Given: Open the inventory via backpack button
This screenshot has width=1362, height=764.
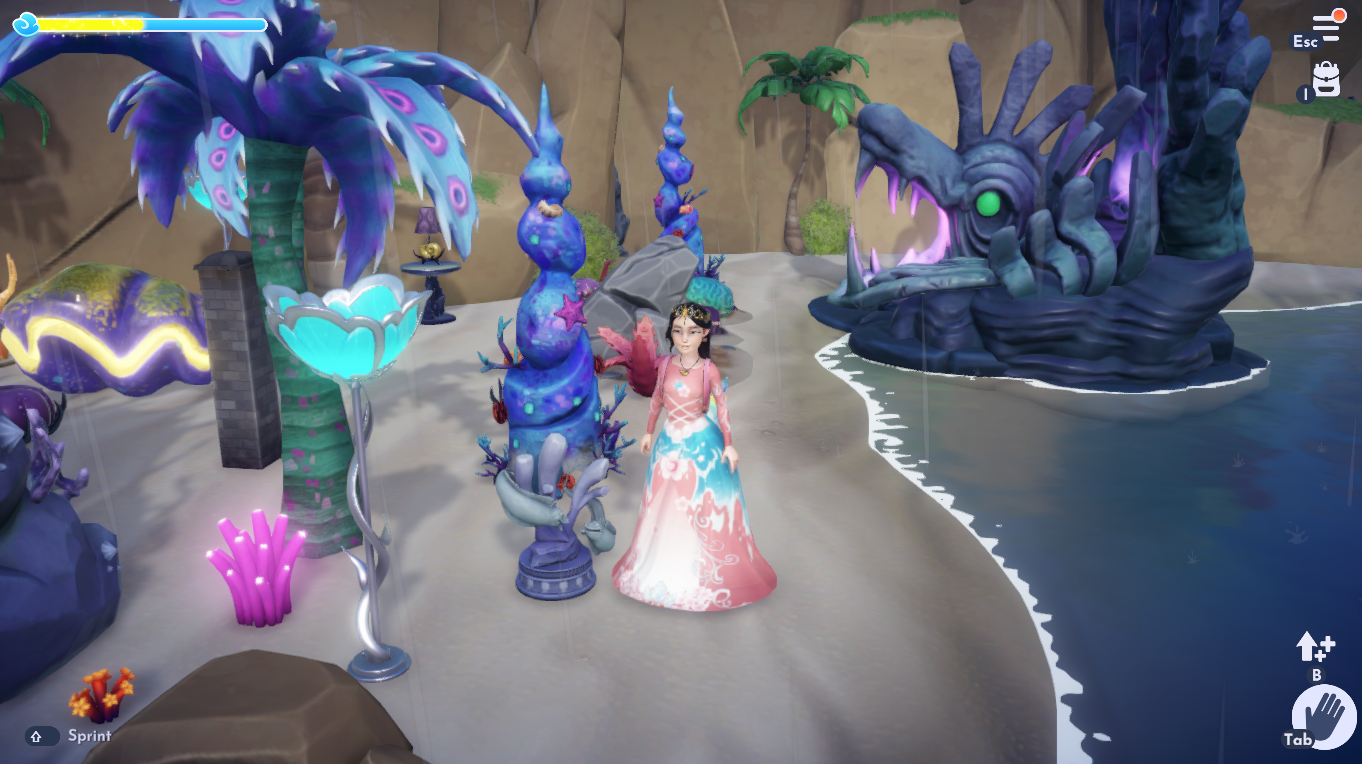Looking at the screenshot, I should pos(1327,77).
